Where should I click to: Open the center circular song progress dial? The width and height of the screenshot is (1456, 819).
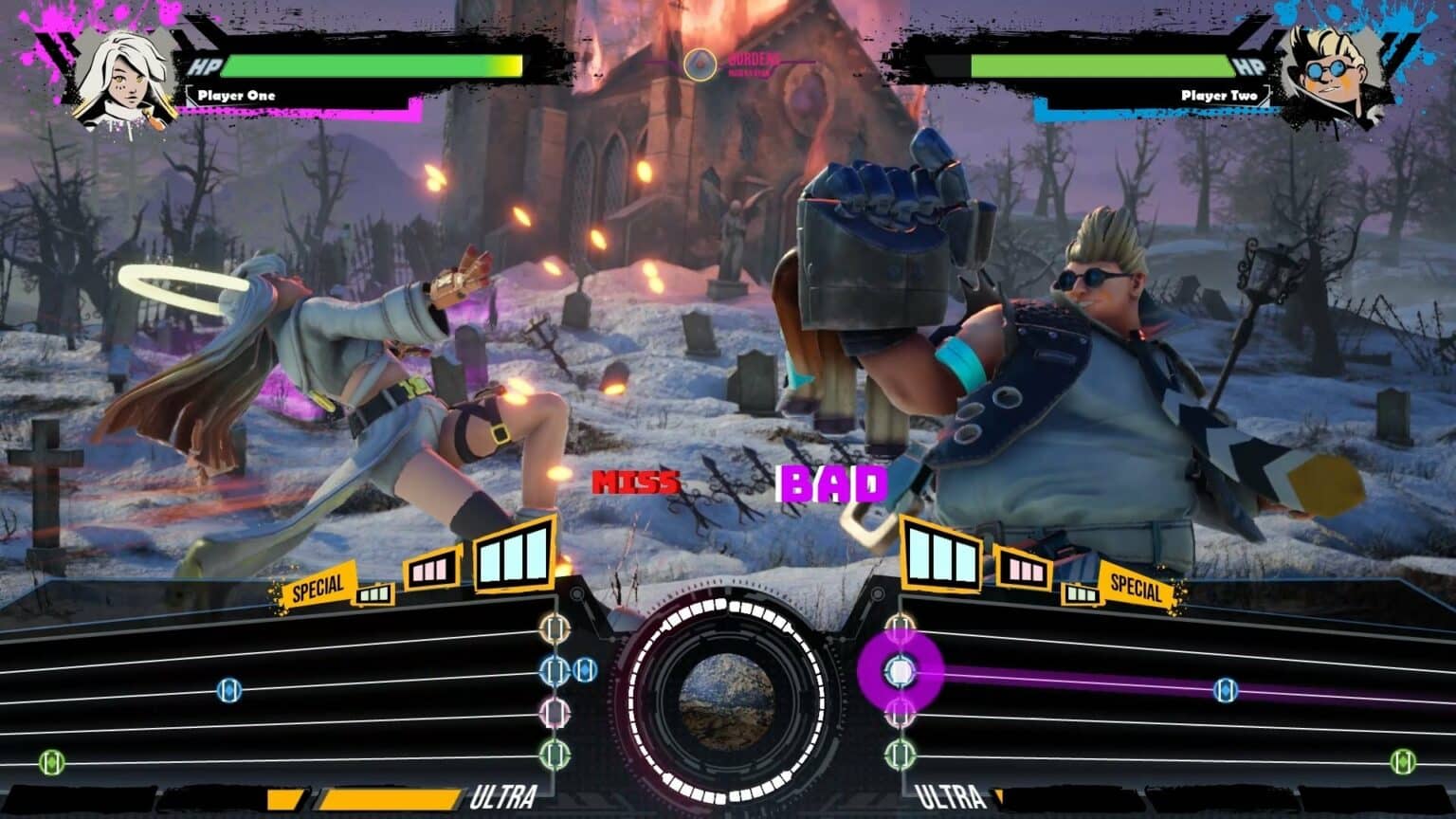coord(728,701)
